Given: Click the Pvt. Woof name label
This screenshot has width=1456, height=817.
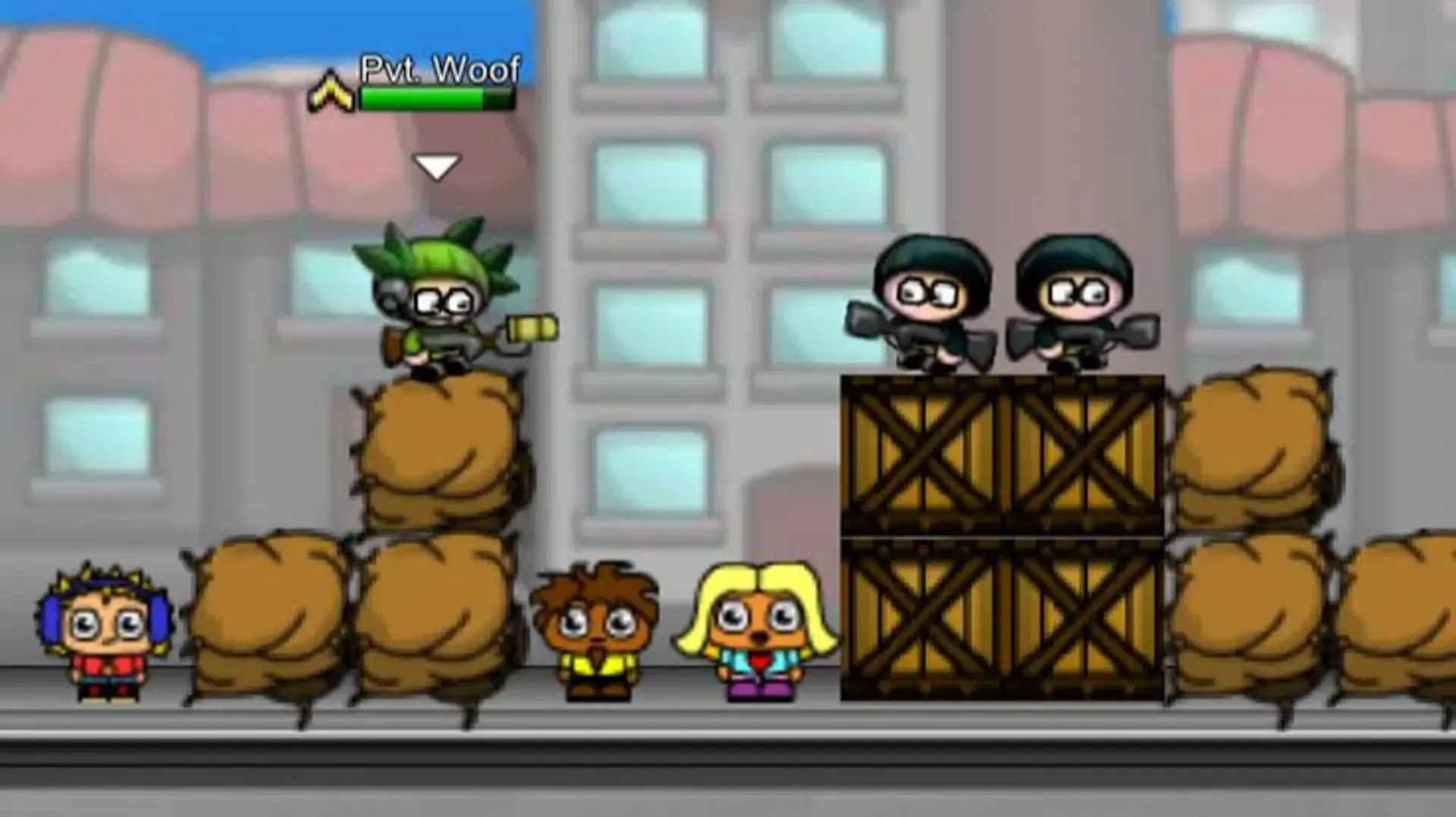Looking at the screenshot, I should point(438,70).
